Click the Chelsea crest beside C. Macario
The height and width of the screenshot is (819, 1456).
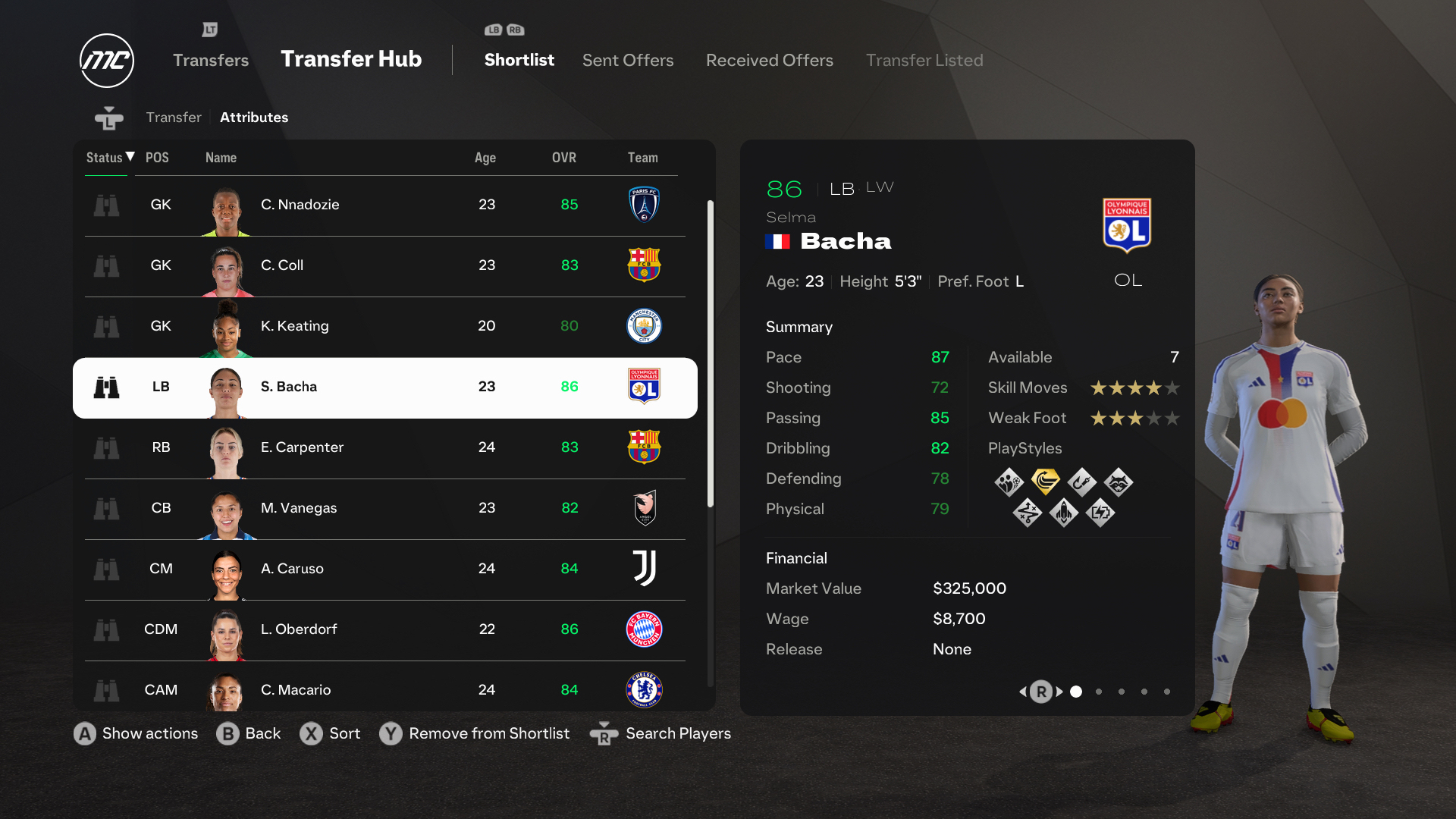coord(645,690)
